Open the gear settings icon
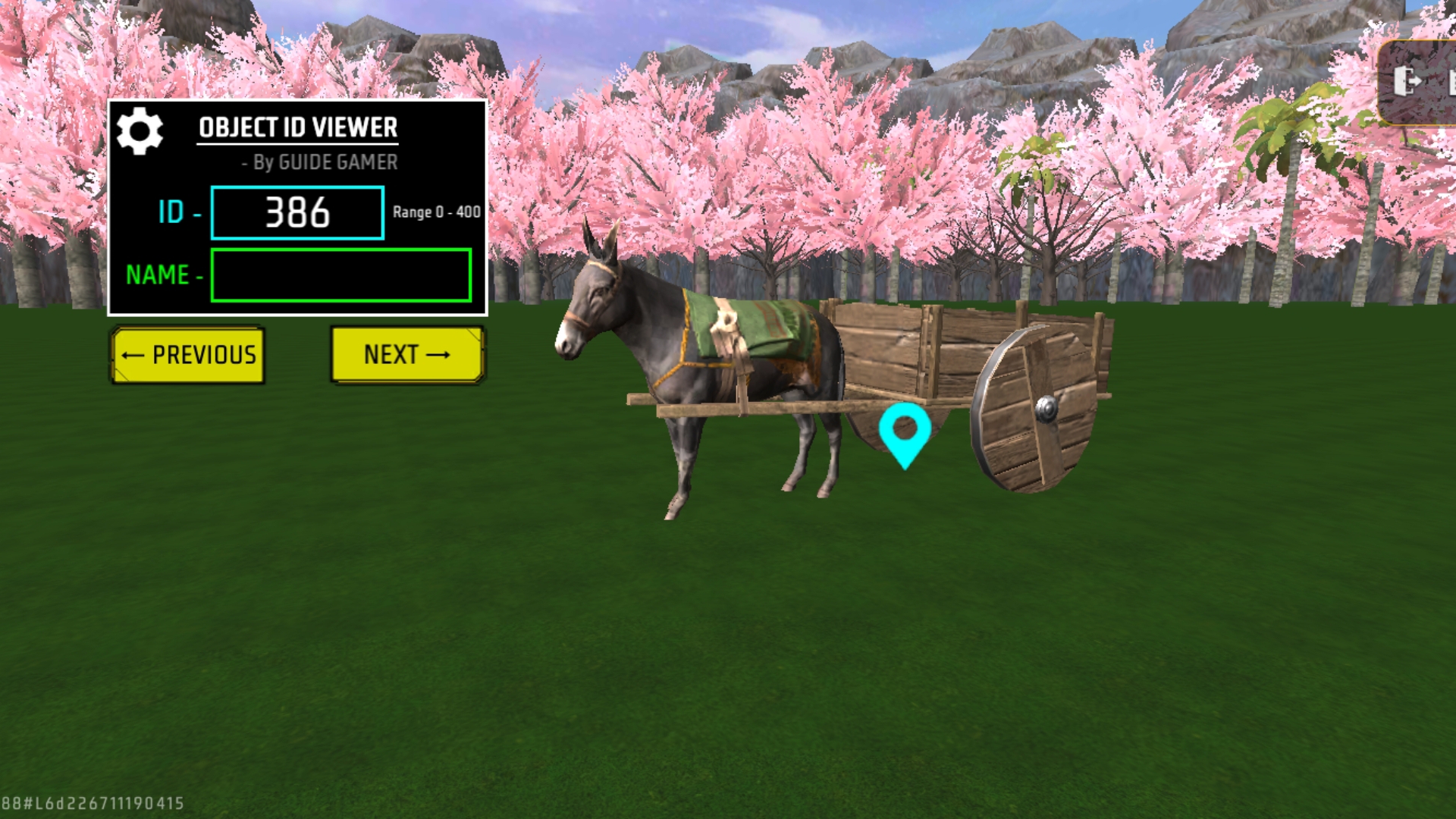1456x819 pixels. point(140,131)
